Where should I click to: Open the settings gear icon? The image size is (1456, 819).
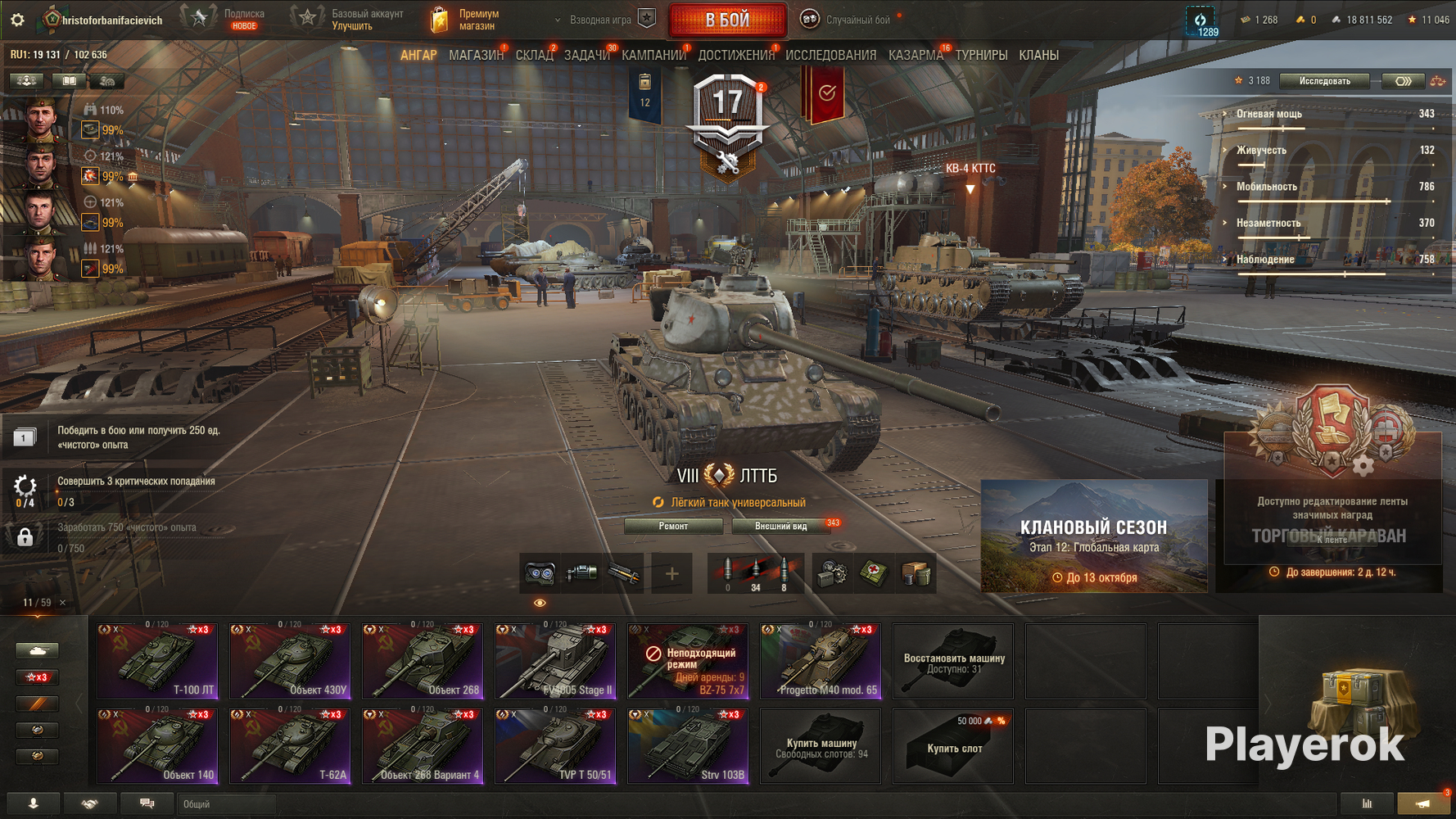pyautogui.click(x=17, y=20)
